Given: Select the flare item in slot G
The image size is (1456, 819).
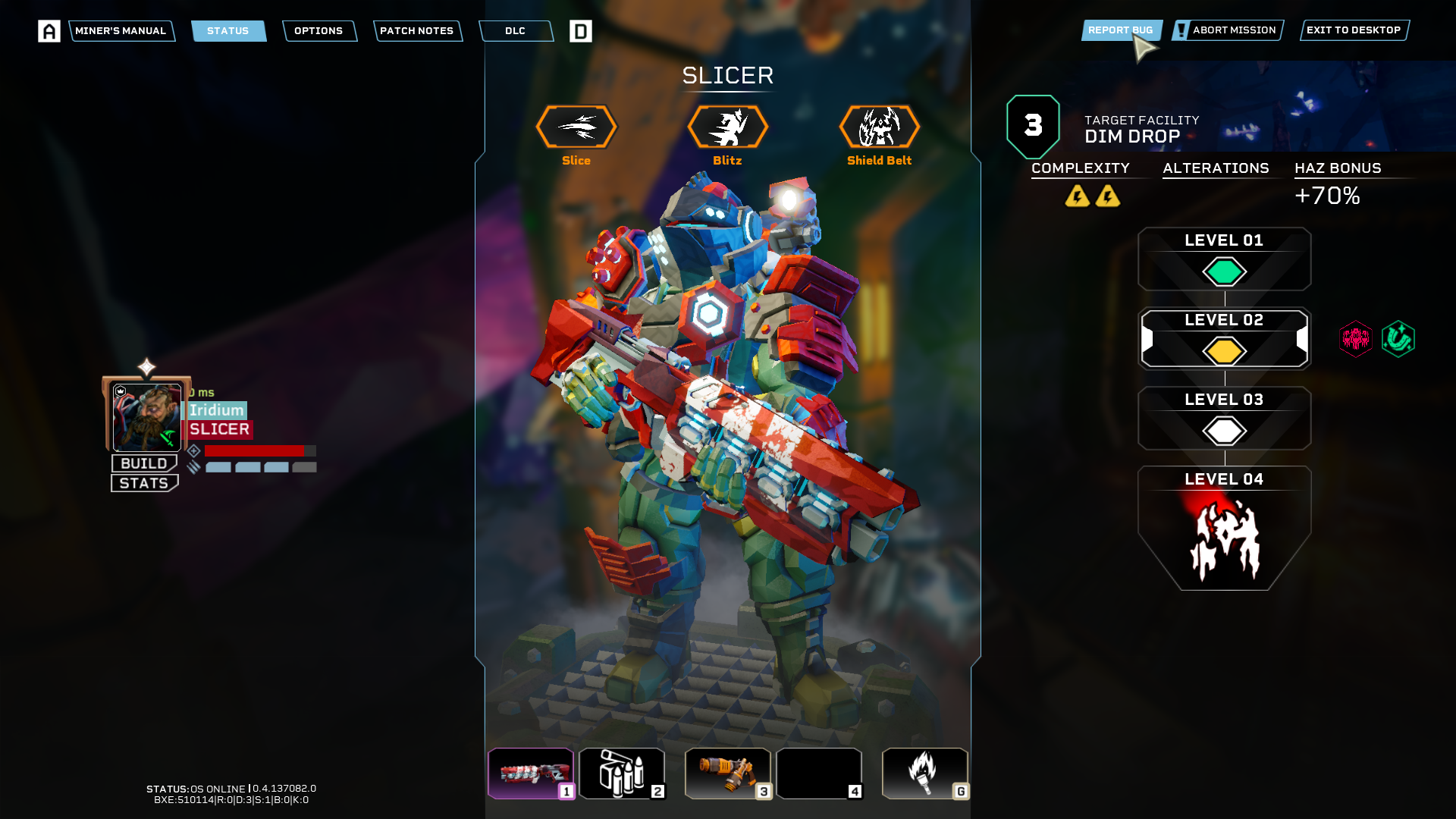Looking at the screenshot, I should point(924,773).
